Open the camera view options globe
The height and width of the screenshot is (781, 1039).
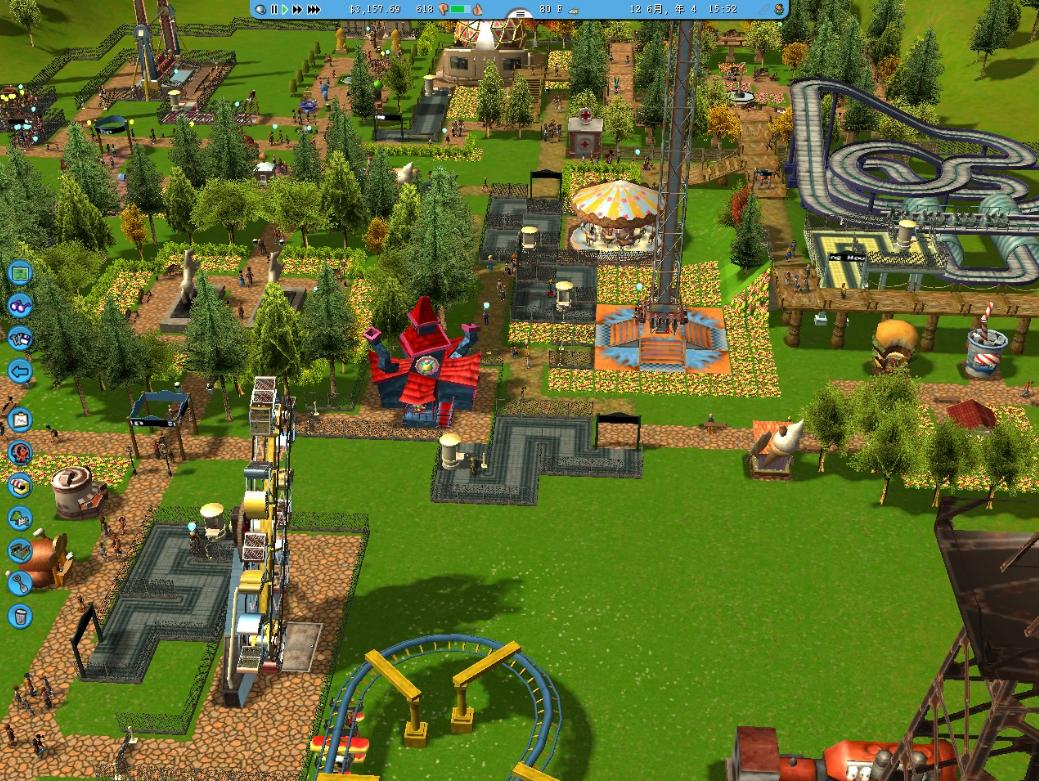point(260,9)
